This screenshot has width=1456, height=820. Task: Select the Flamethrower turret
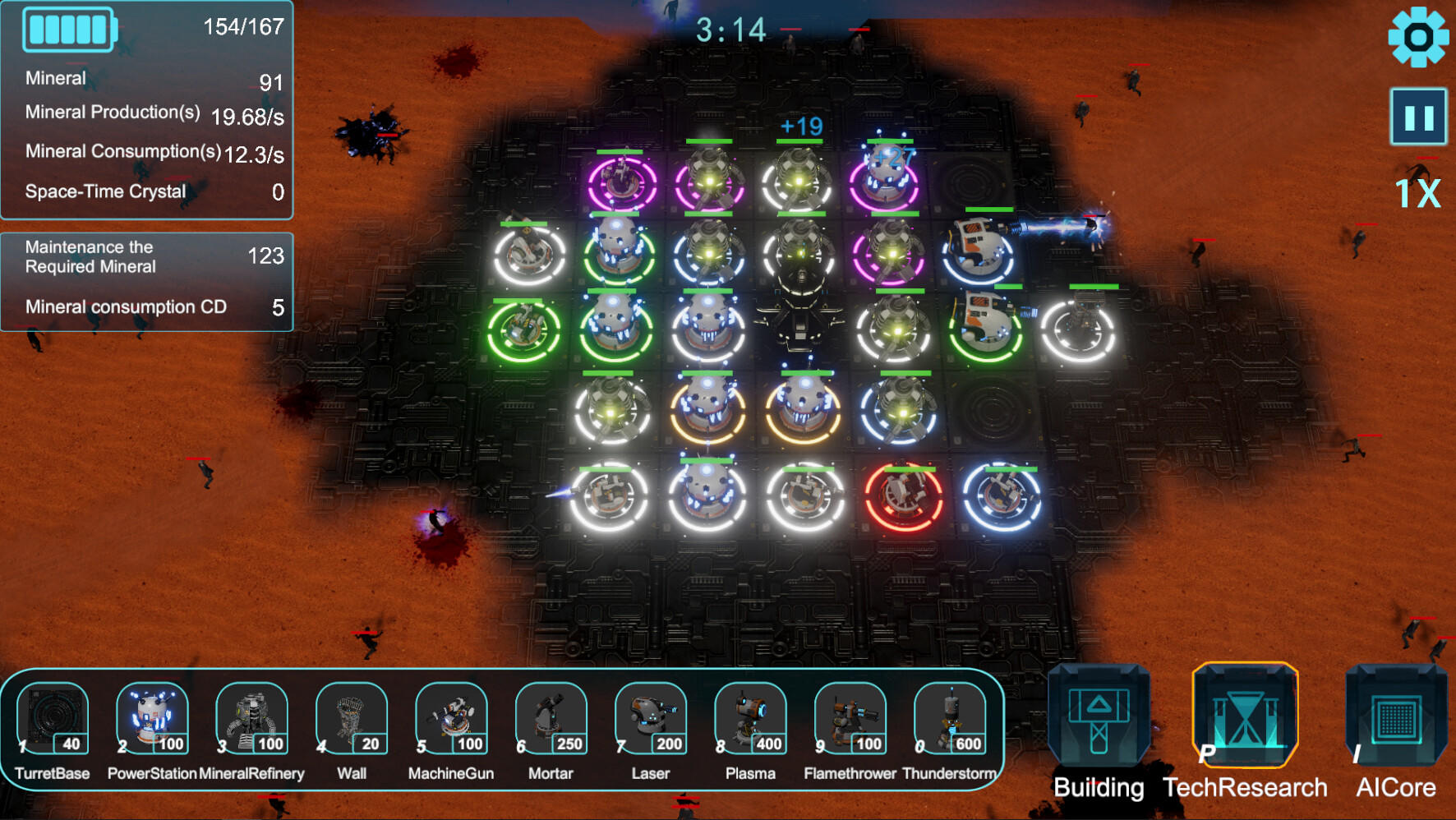coord(850,720)
